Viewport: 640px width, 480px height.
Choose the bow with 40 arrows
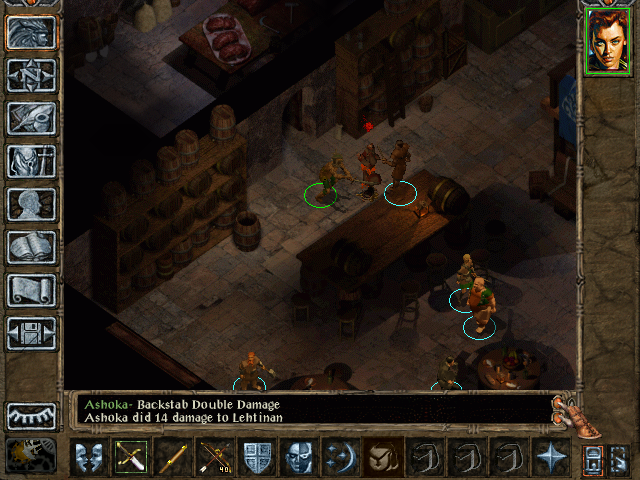click(x=215, y=458)
